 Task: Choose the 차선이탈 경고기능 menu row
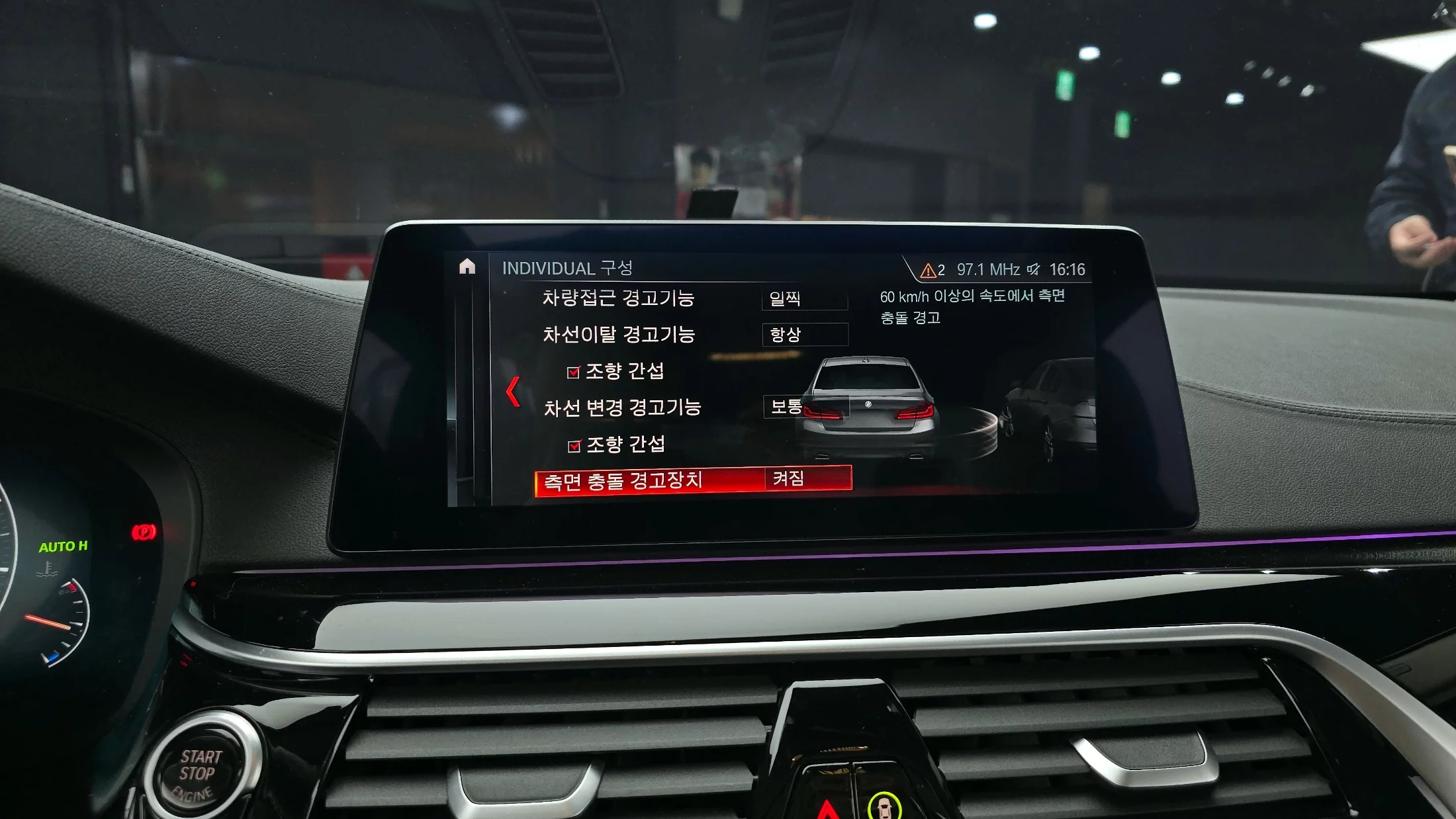click(x=618, y=335)
